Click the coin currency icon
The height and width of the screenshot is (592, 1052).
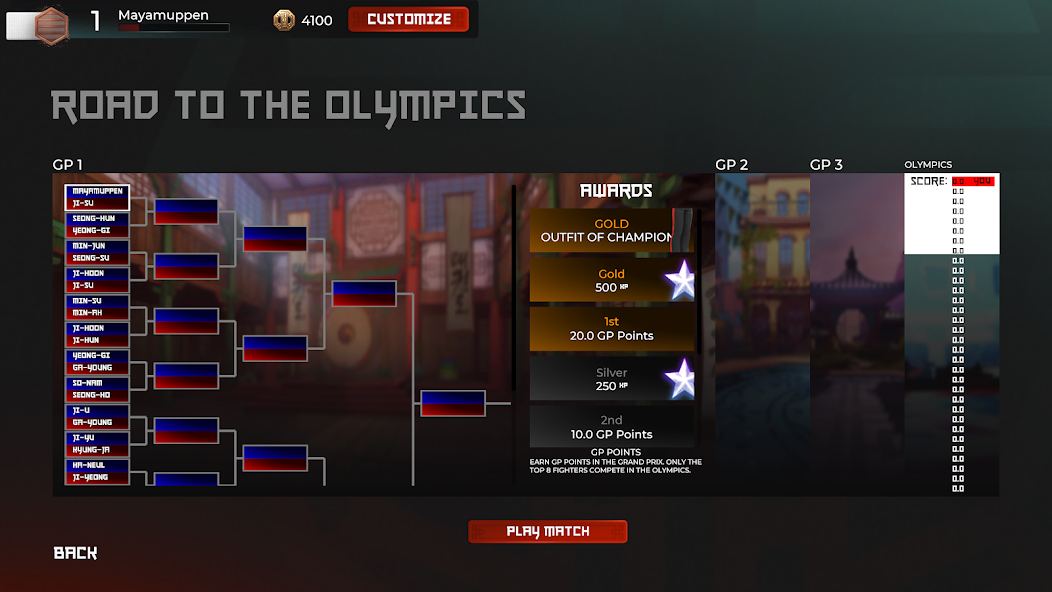click(x=284, y=20)
